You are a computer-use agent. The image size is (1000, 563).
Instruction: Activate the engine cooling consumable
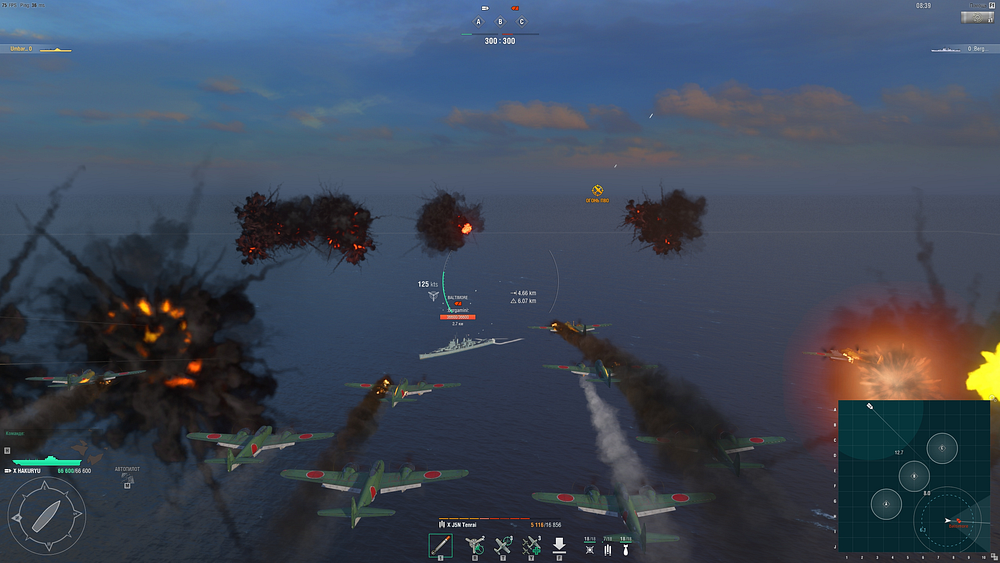[475, 545]
